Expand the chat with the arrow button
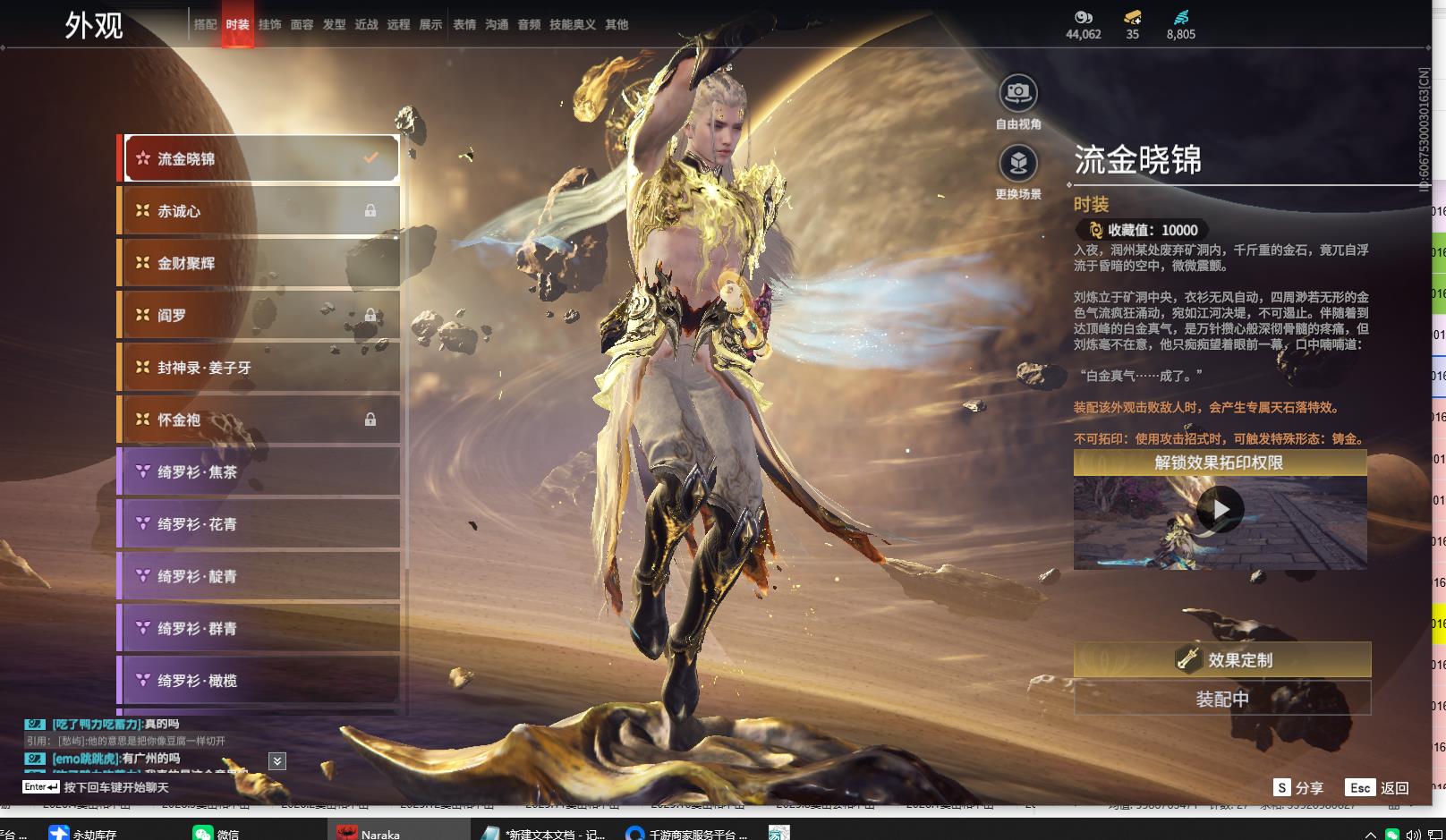The width and height of the screenshot is (1446, 840). click(277, 761)
